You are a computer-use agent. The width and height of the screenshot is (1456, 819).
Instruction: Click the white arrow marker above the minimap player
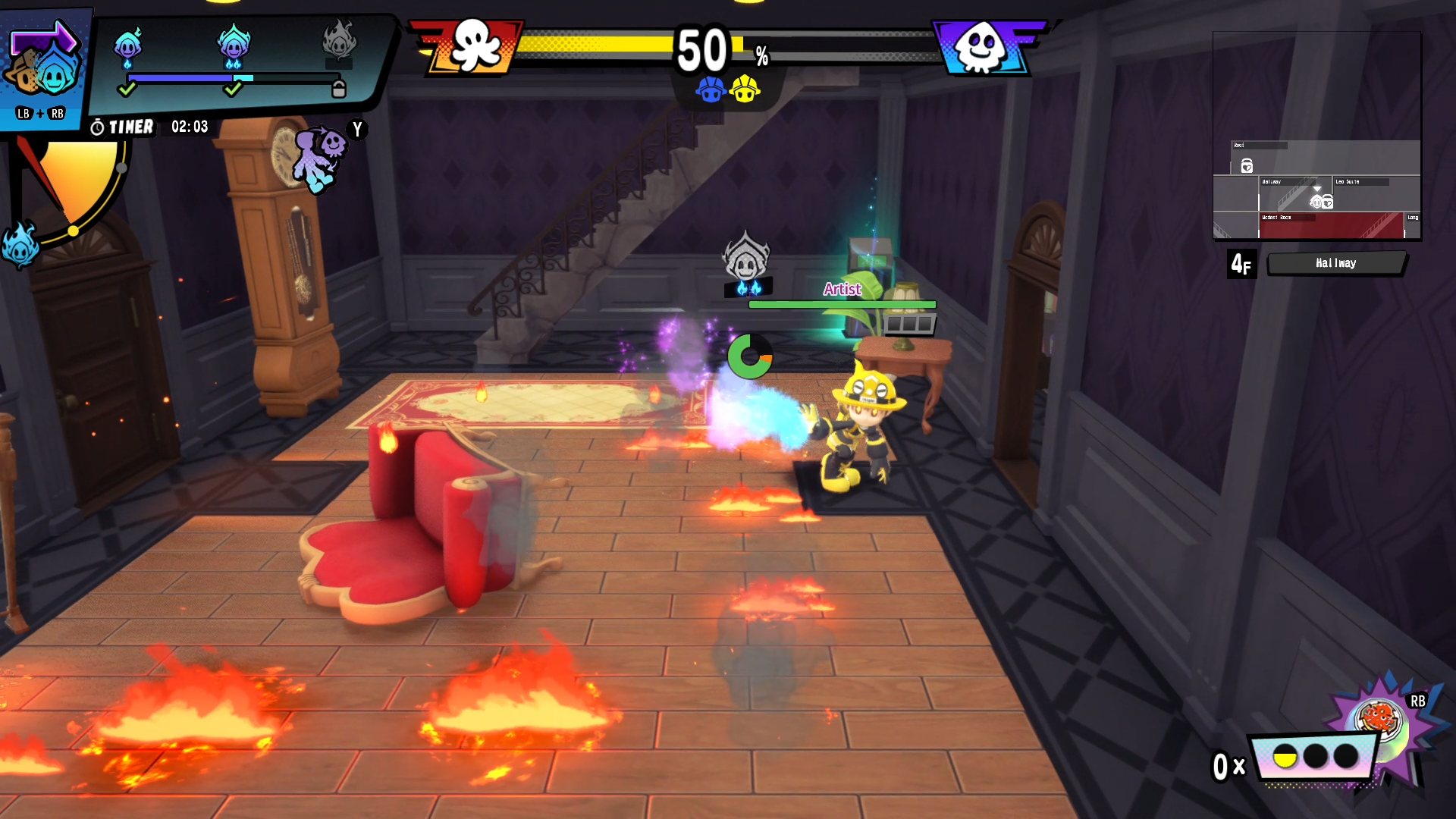(1317, 189)
